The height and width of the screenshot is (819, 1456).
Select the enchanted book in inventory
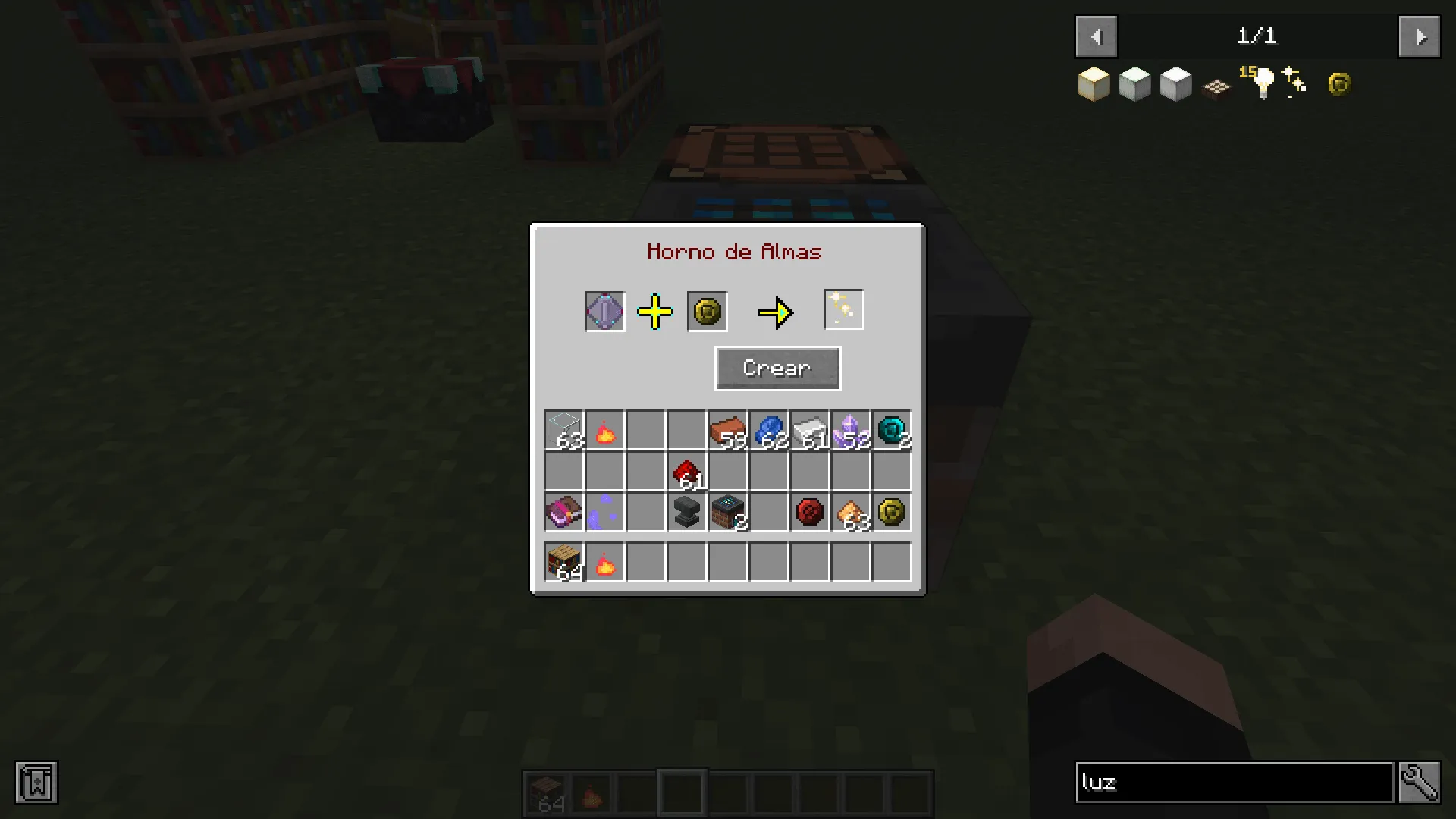point(563,512)
